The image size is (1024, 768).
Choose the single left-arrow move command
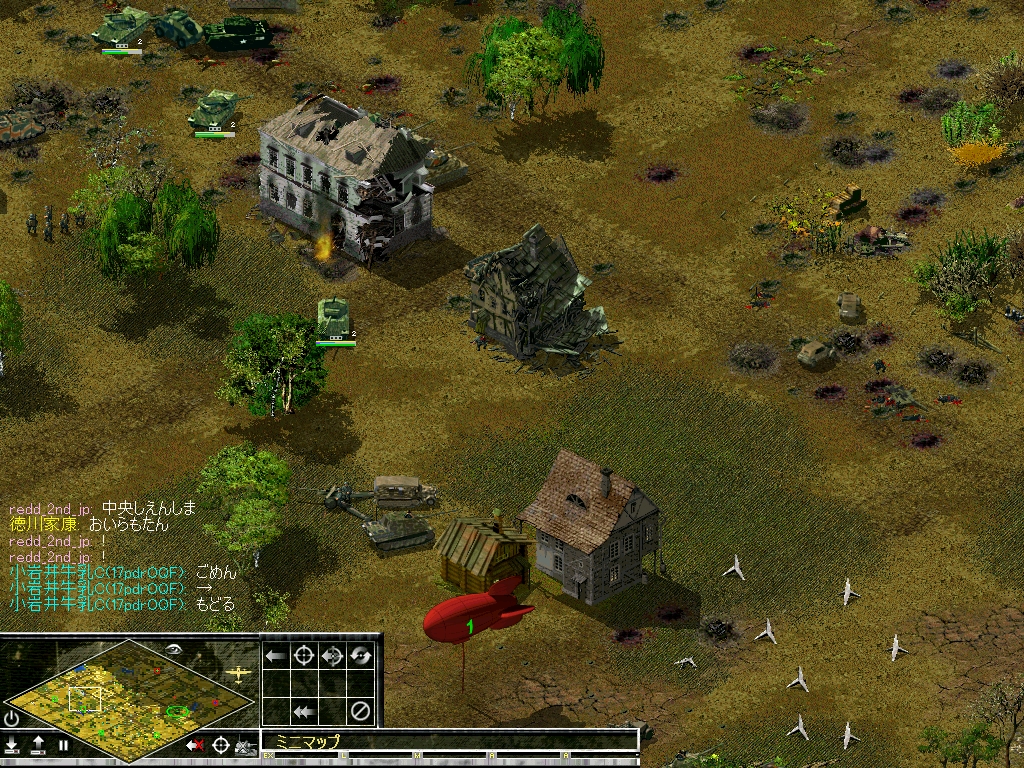[x=276, y=656]
